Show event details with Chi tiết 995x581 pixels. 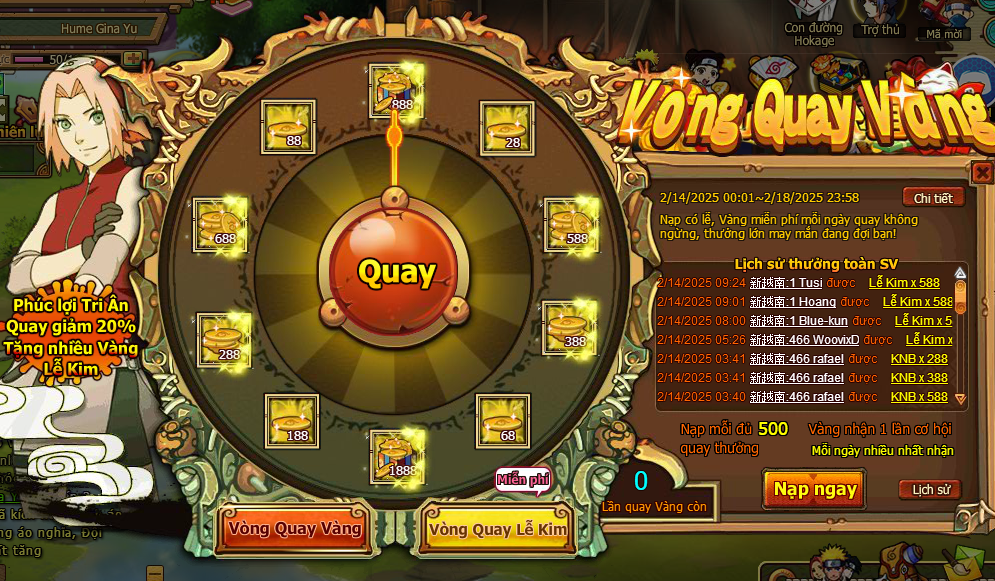(932, 198)
